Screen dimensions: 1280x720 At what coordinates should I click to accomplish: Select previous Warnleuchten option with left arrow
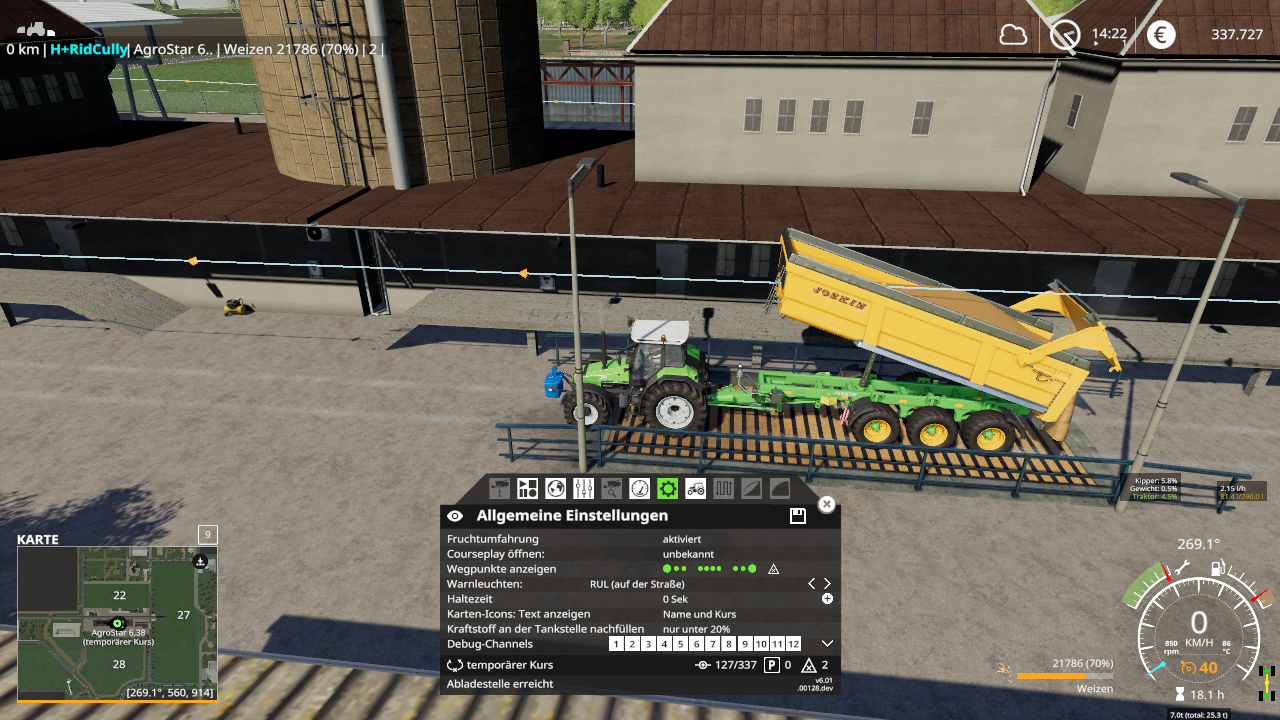click(811, 584)
